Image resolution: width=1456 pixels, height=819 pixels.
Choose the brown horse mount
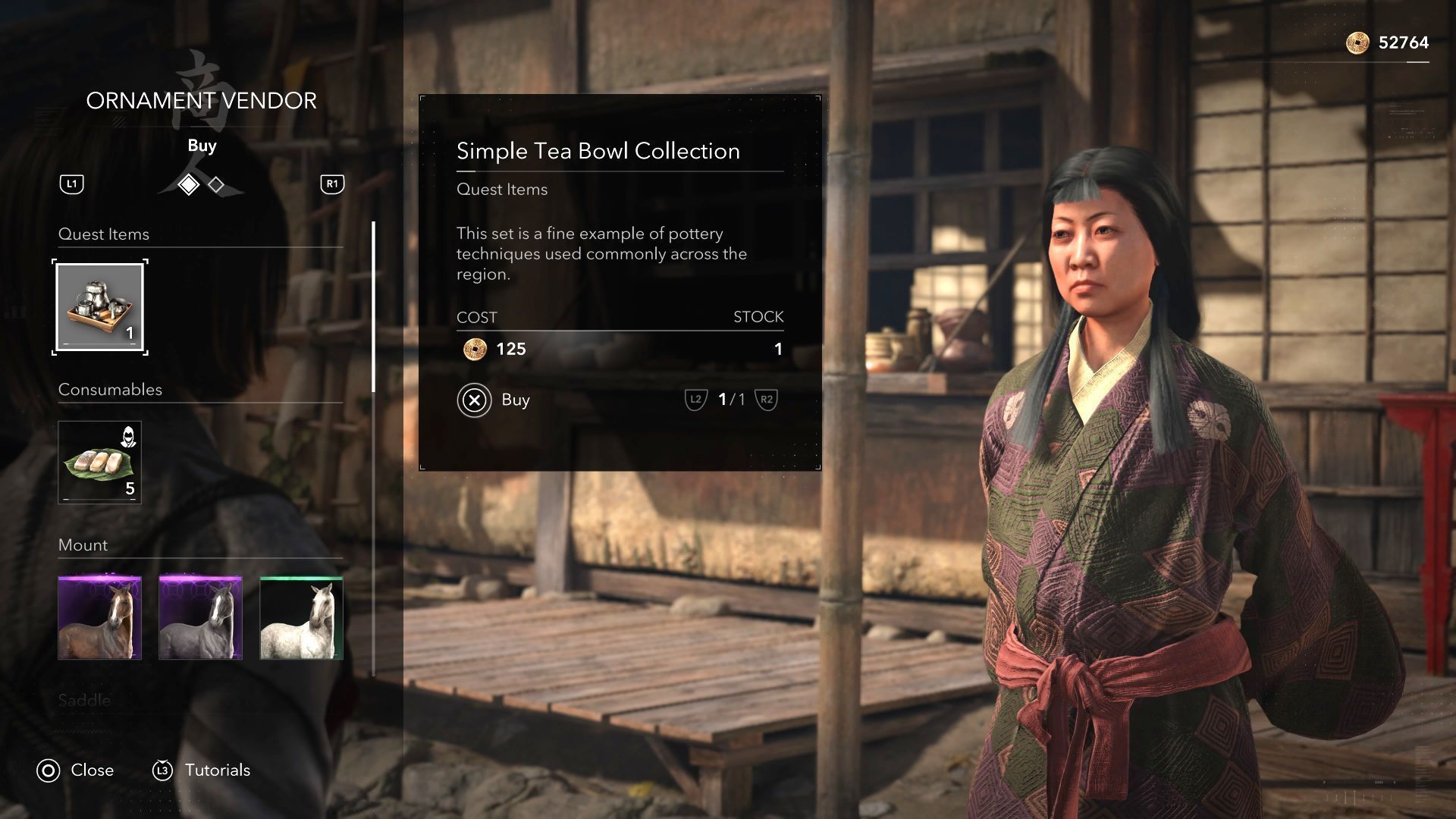(x=100, y=617)
